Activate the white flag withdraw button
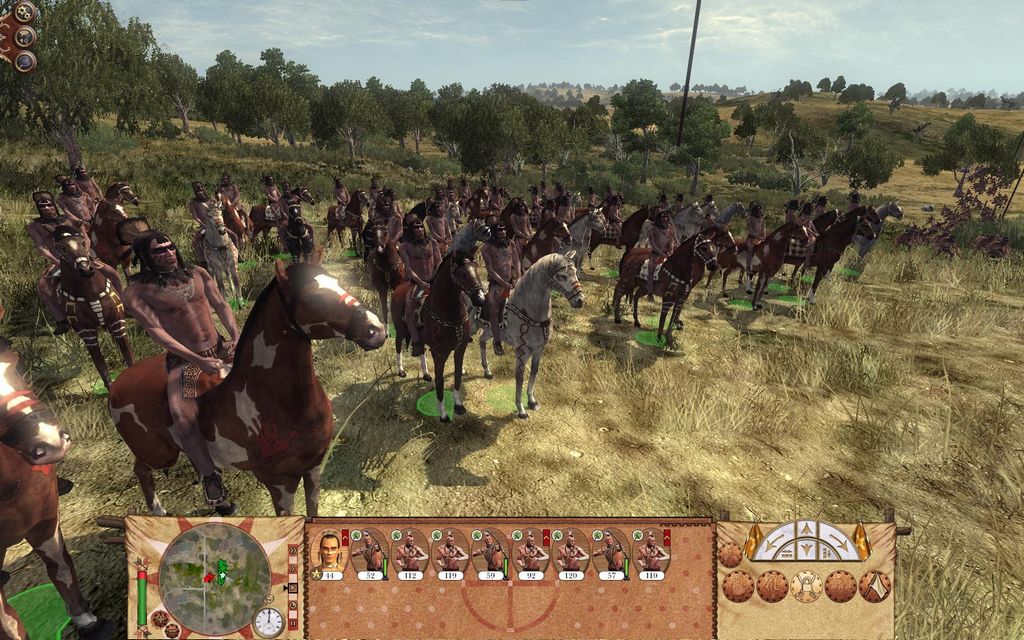 876,586
